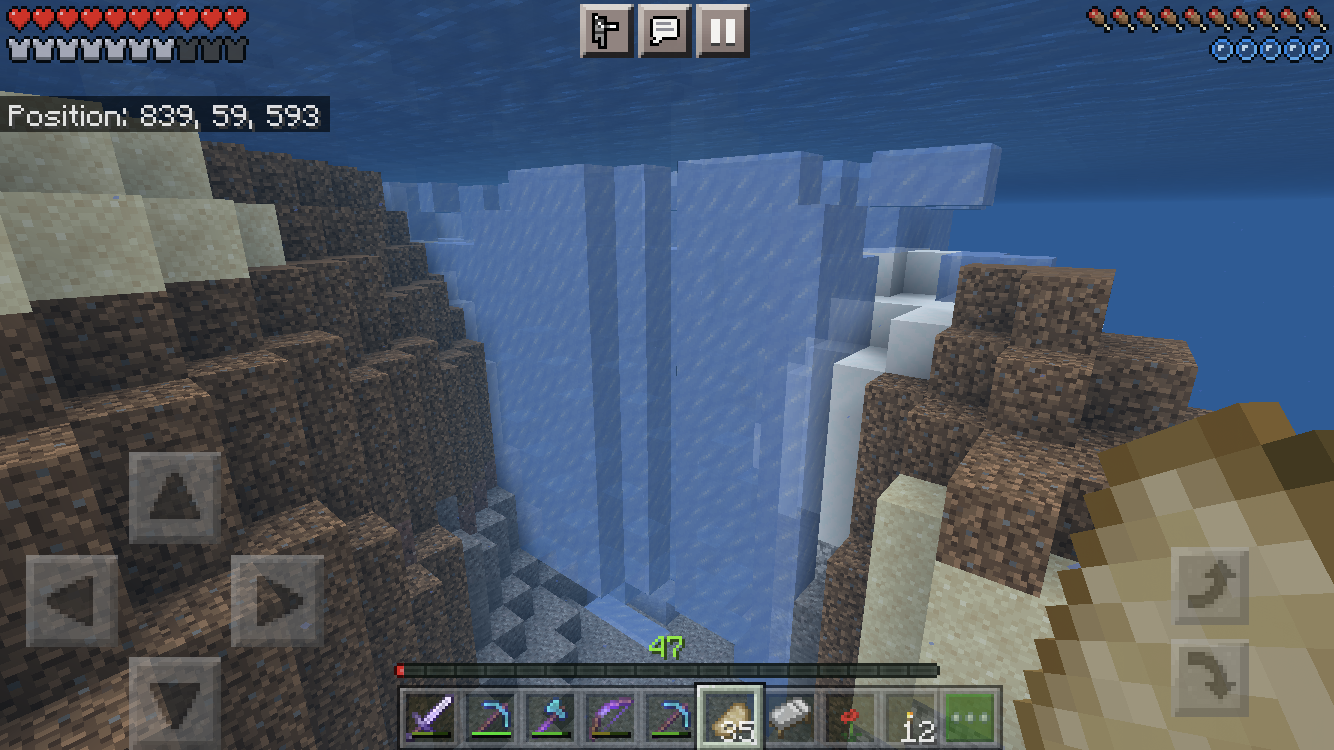Open the chat window
The image size is (1334, 750).
click(x=665, y=31)
